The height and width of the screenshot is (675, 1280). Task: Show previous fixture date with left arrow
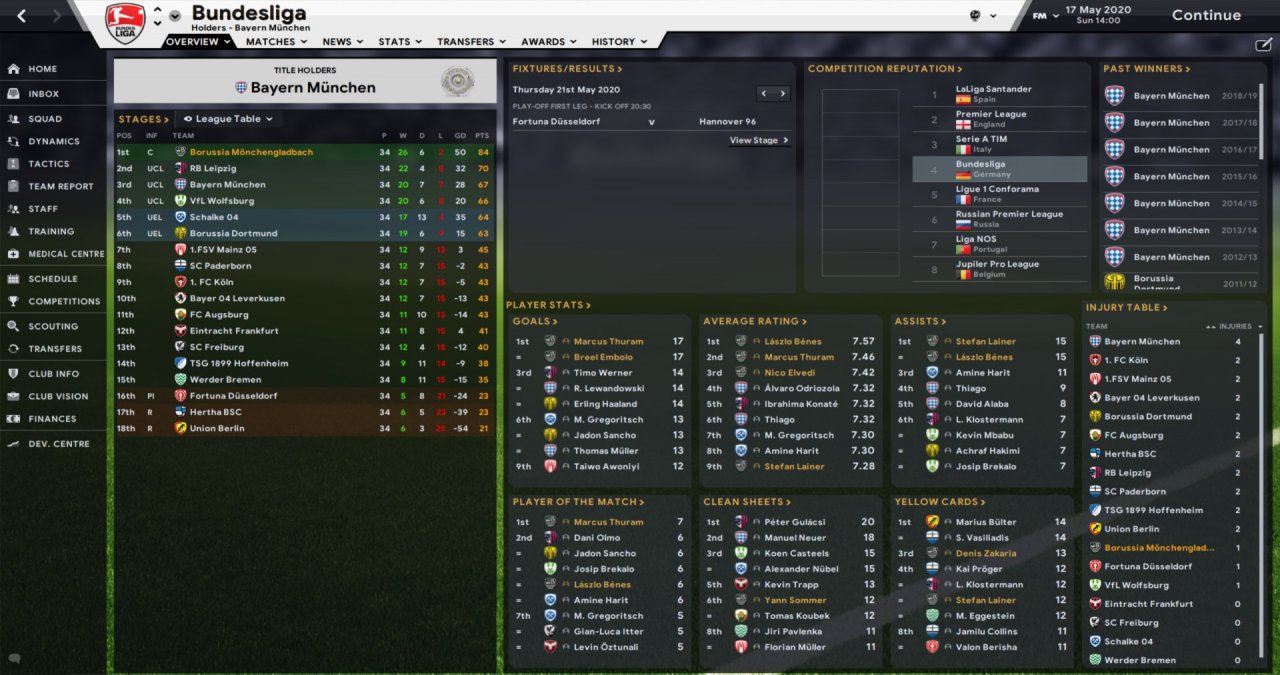point(764,94)
